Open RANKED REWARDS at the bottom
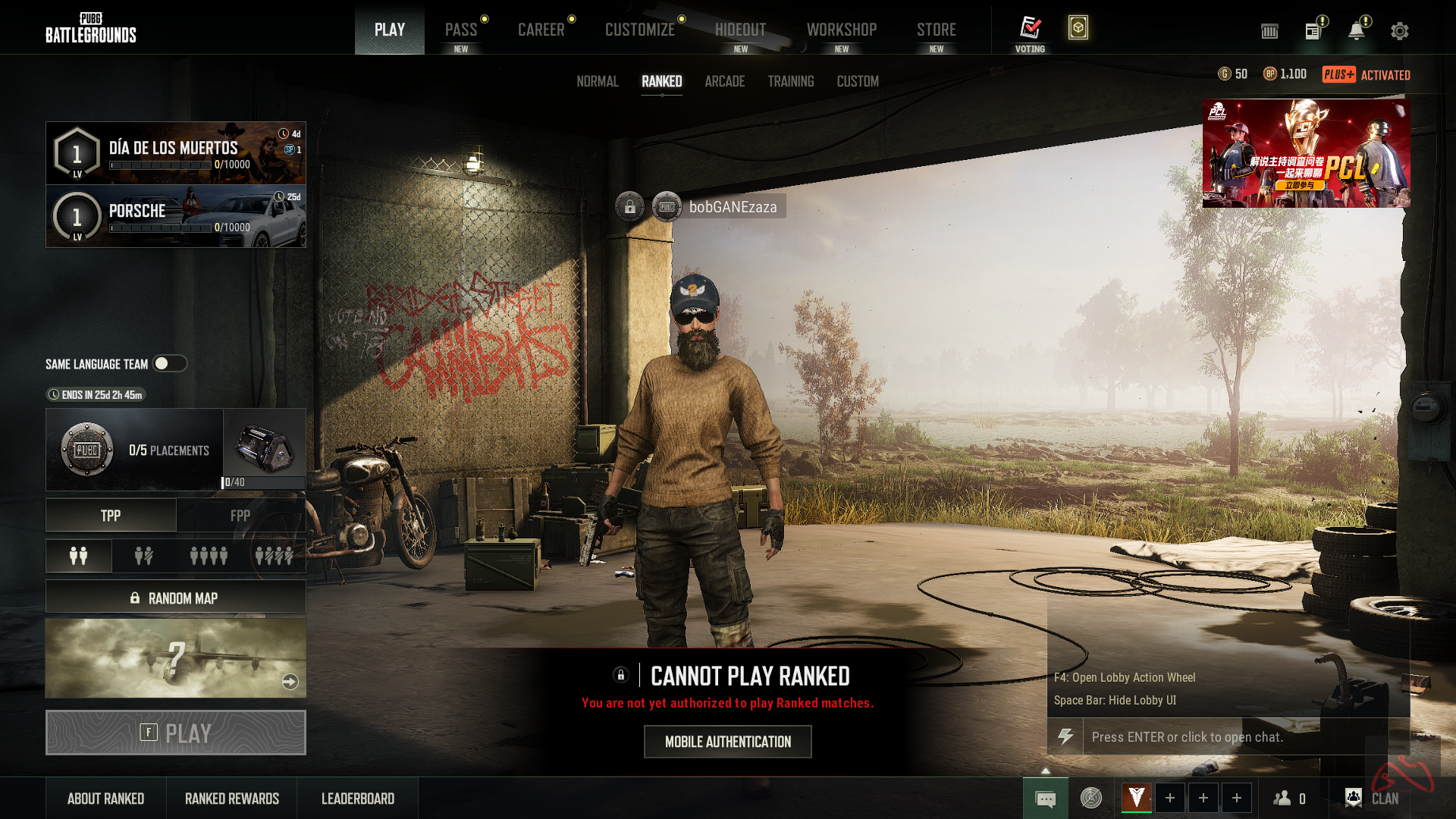Image resolution: width=1456 pixels, height=819 pixels. [x=231, y=798]
